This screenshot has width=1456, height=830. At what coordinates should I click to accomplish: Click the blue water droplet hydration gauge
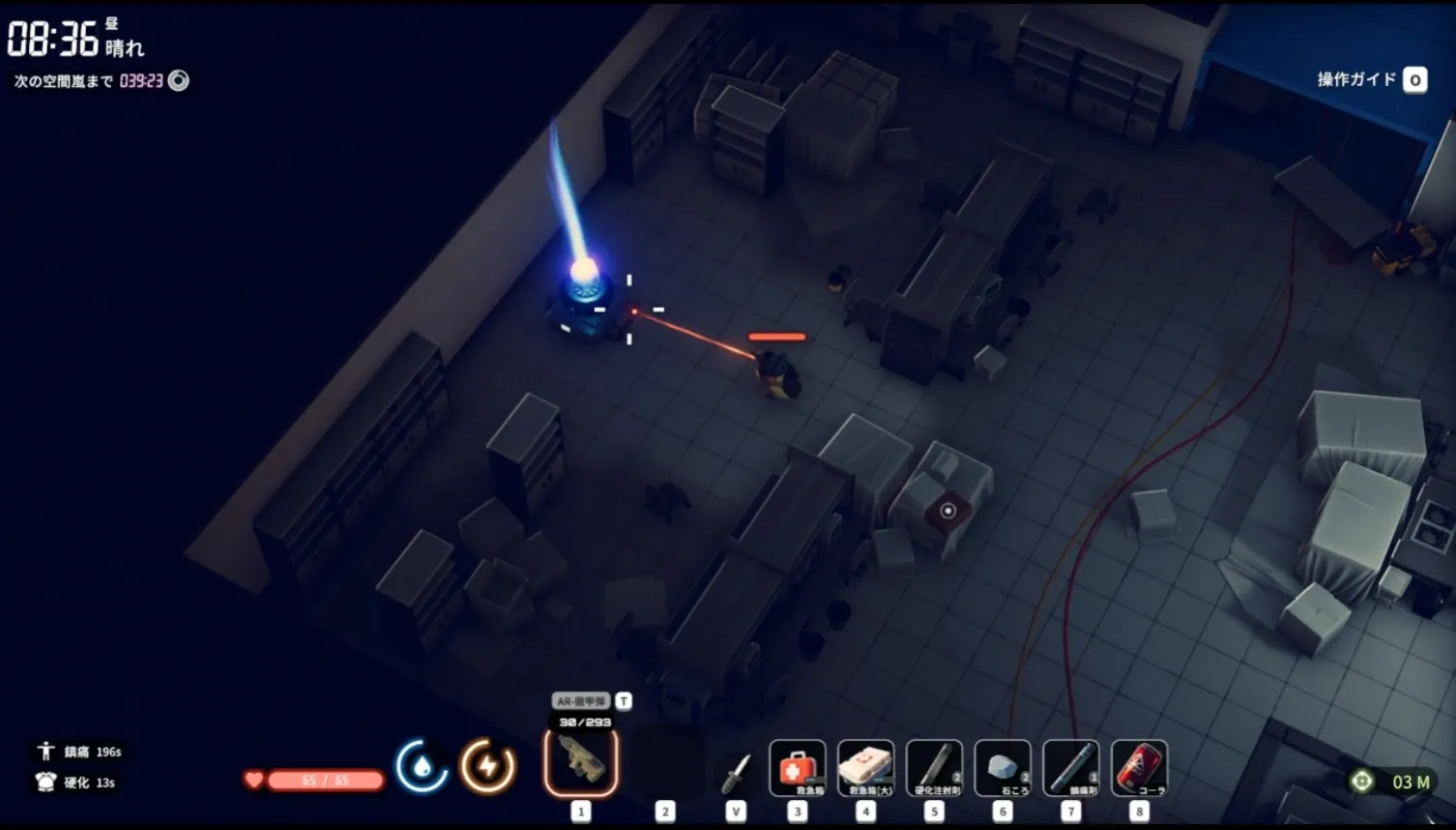[x=422, y=766]
